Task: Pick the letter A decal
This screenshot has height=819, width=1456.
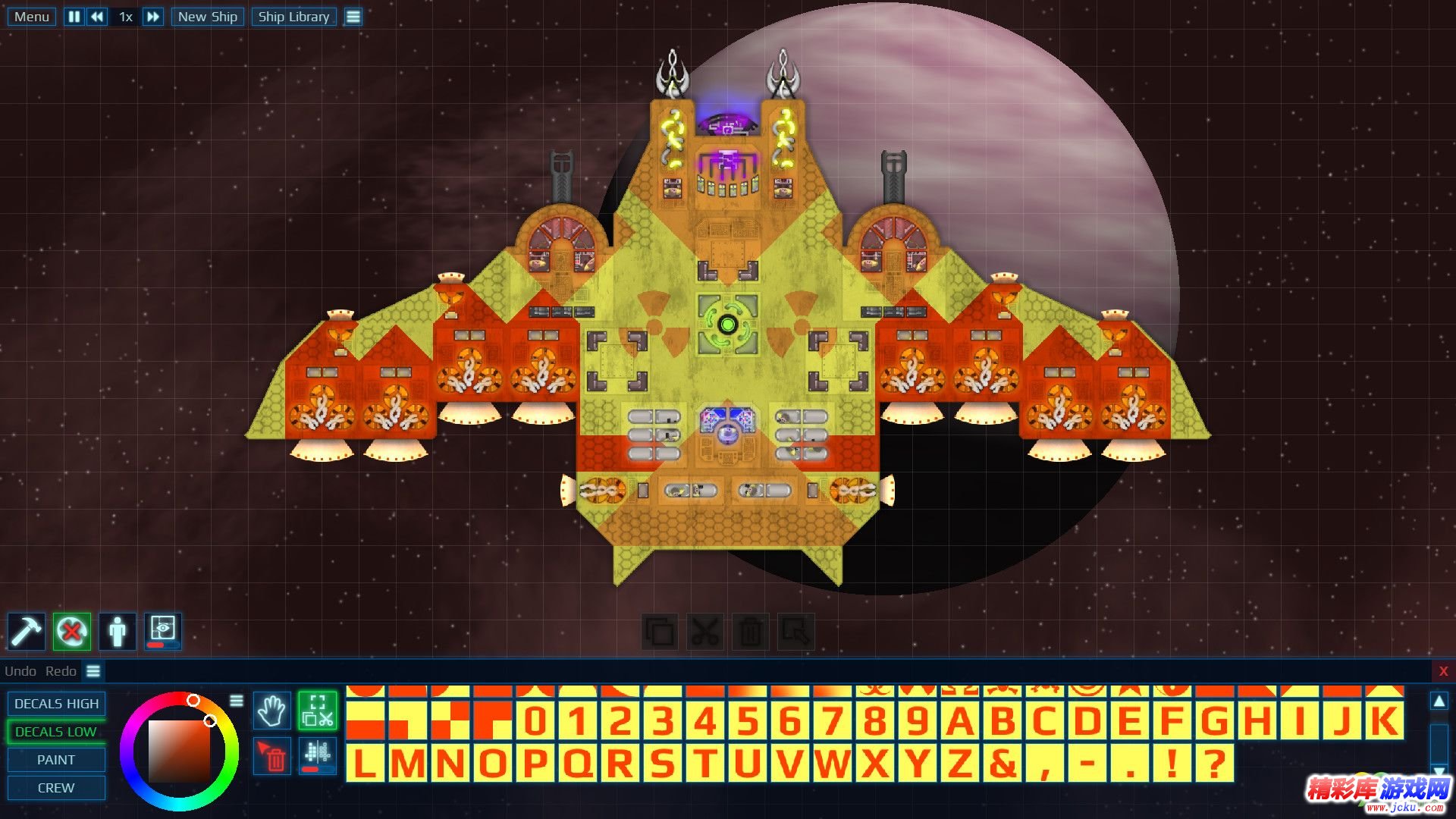Action: [x=959, y=721]
